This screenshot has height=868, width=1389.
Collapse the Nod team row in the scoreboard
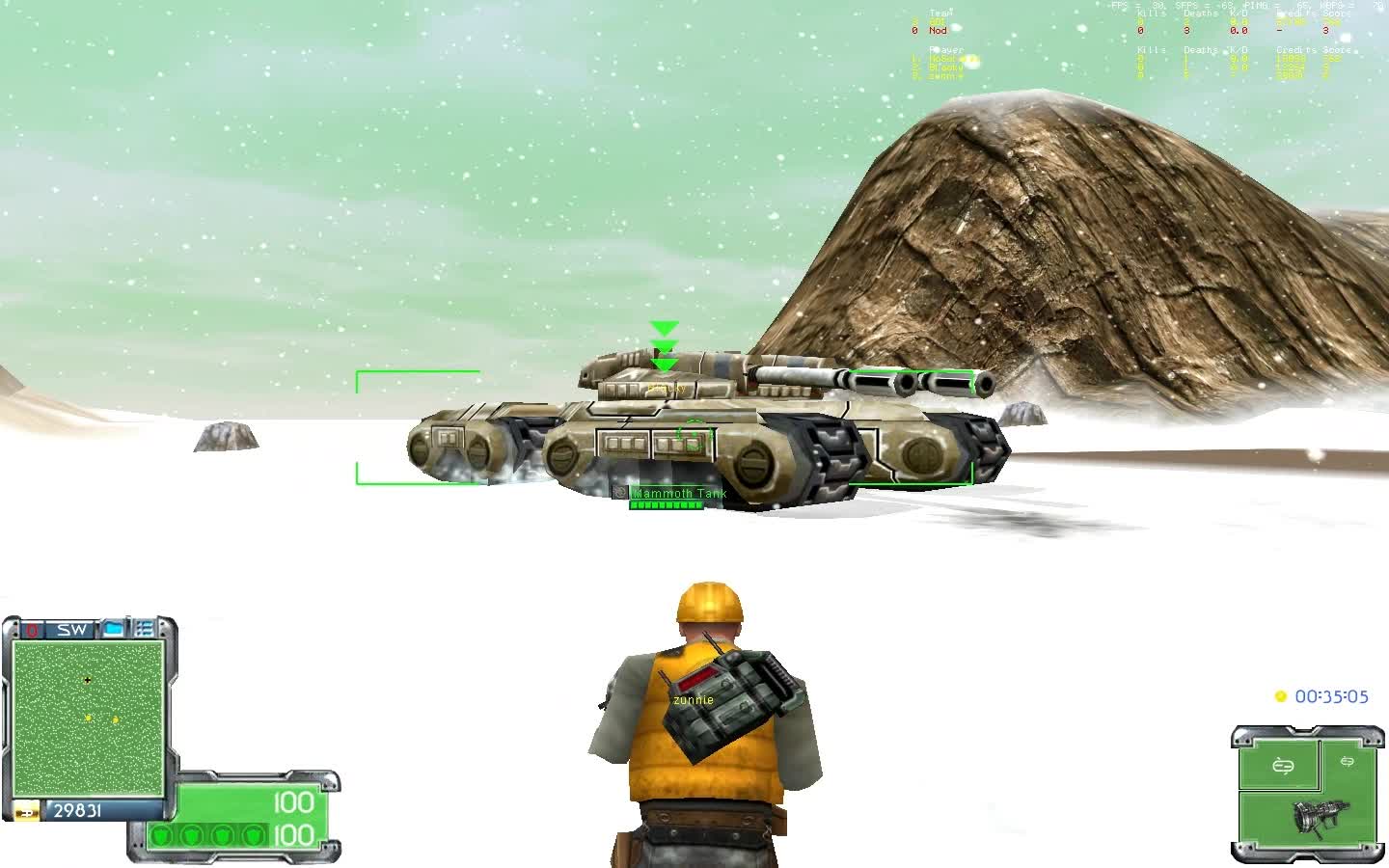[936, 30]
